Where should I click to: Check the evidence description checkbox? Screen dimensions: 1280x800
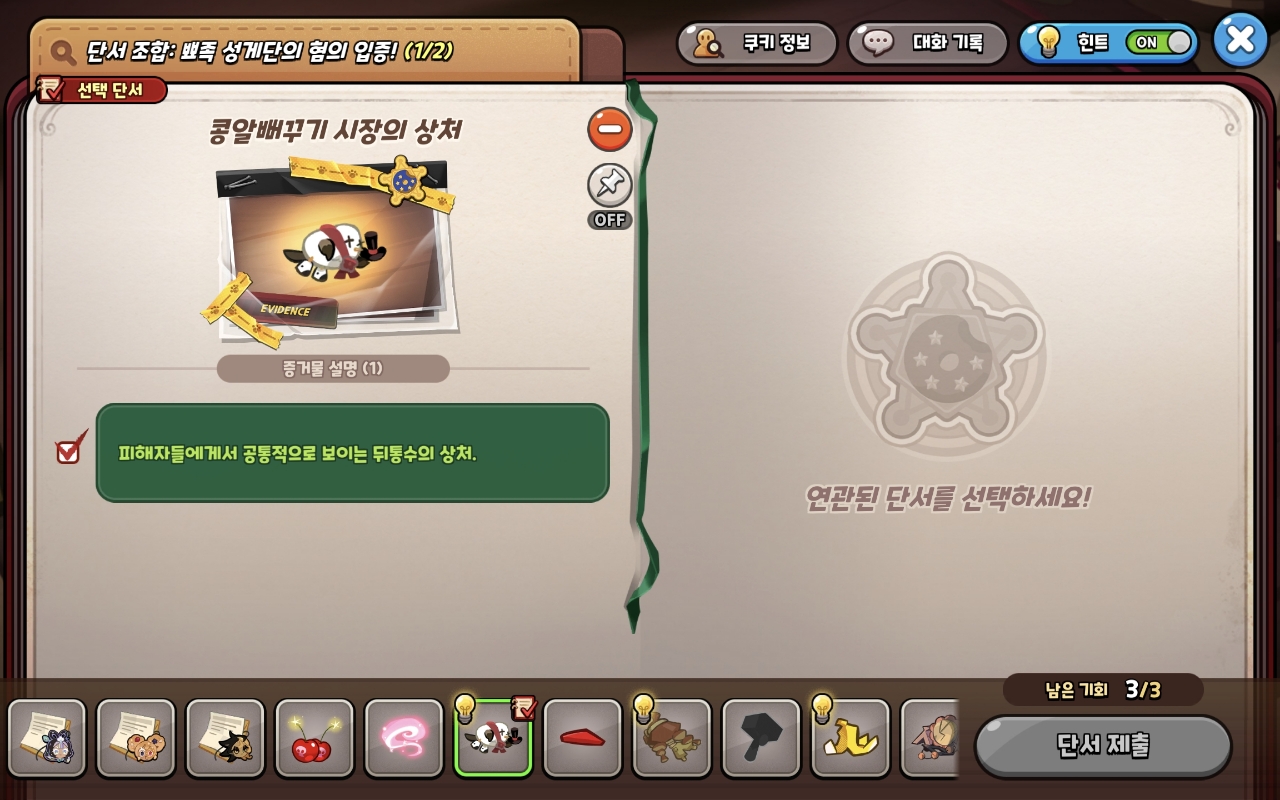(67, 451)
